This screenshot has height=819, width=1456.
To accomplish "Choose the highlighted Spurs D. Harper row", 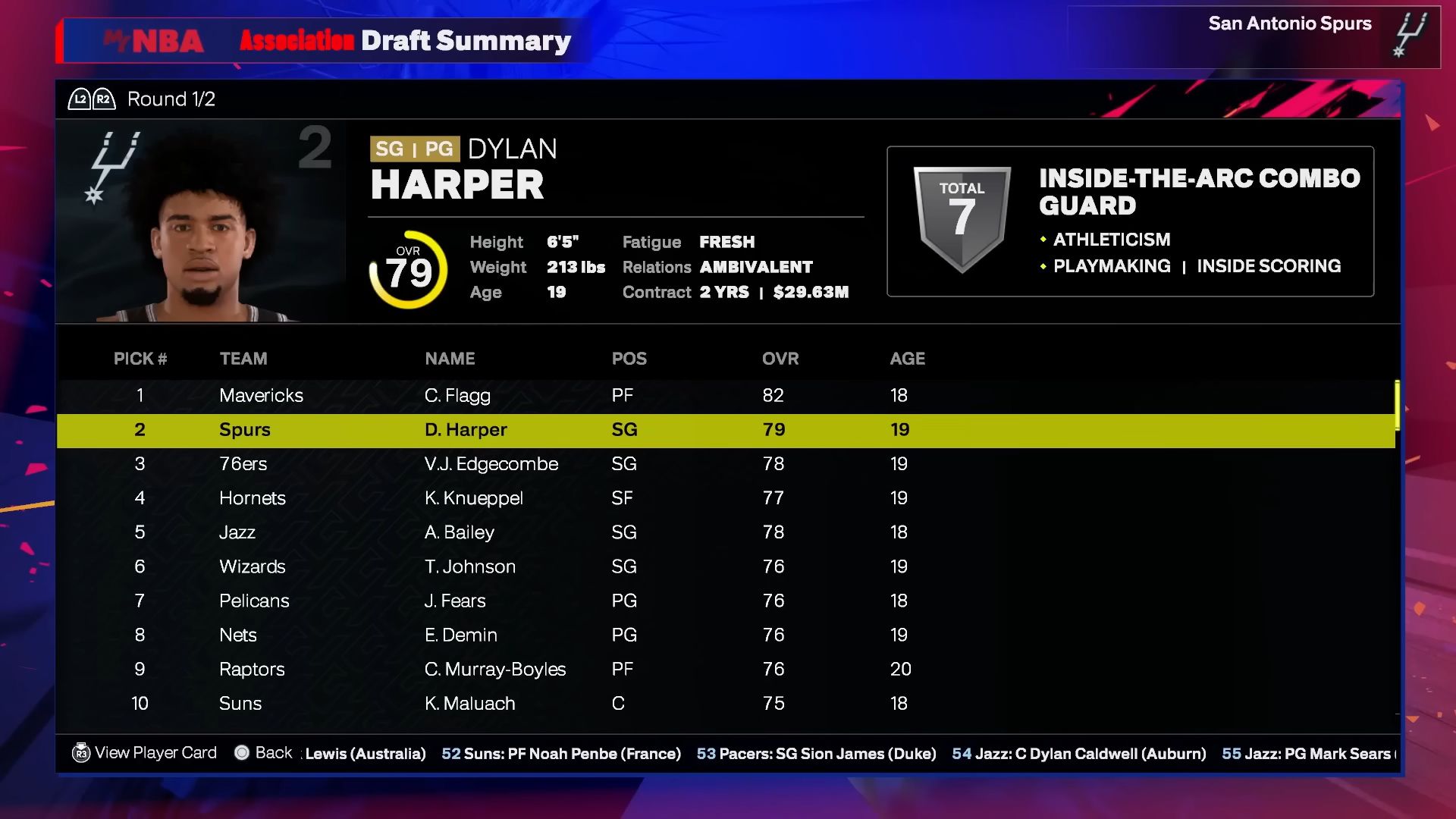I will 531,430.
